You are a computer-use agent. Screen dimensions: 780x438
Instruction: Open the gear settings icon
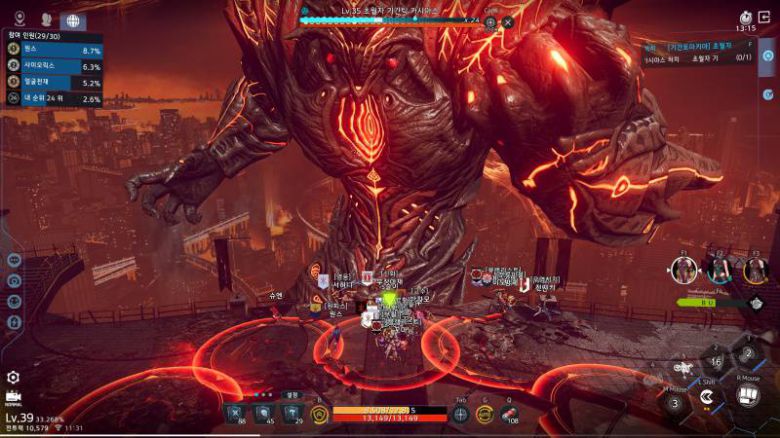13,377
